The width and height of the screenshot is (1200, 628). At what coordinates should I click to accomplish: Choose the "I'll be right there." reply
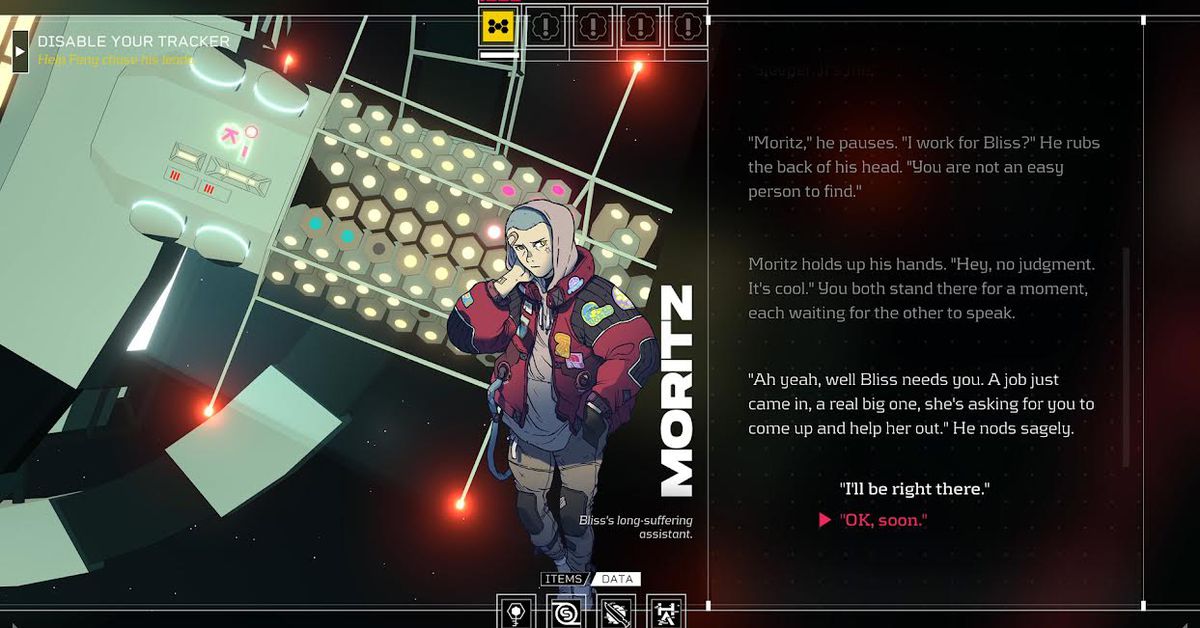915,489
